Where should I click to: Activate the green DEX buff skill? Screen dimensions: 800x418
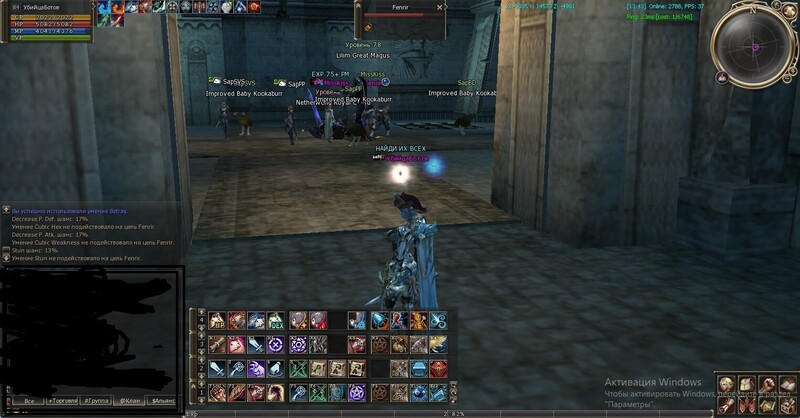click(x=274, y=320)
